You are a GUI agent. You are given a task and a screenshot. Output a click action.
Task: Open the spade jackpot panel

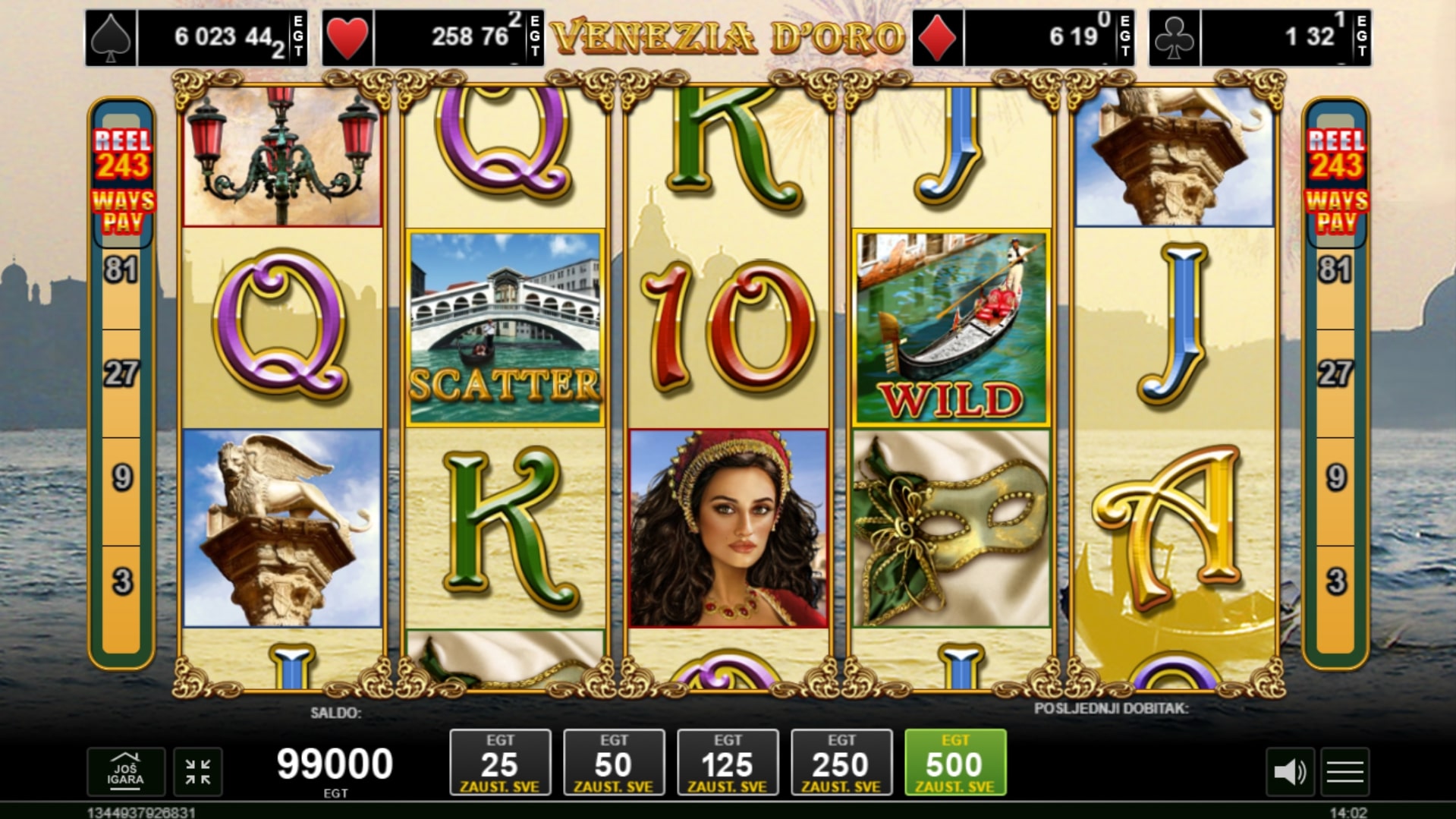pyautogui.click(x=197, y=37)
